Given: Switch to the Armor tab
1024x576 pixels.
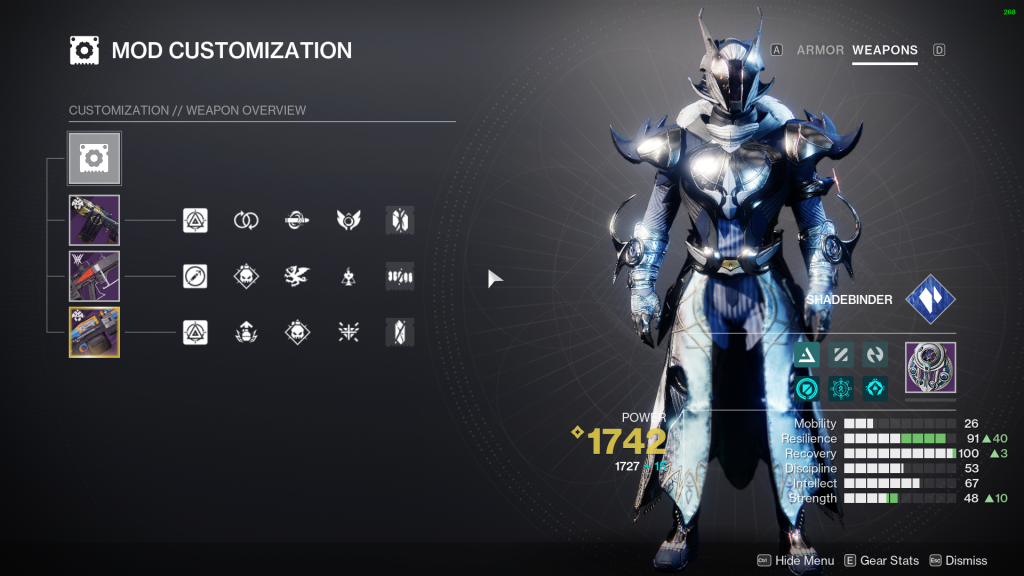Looking at the screenshot, I should click(x=820, y=50).
